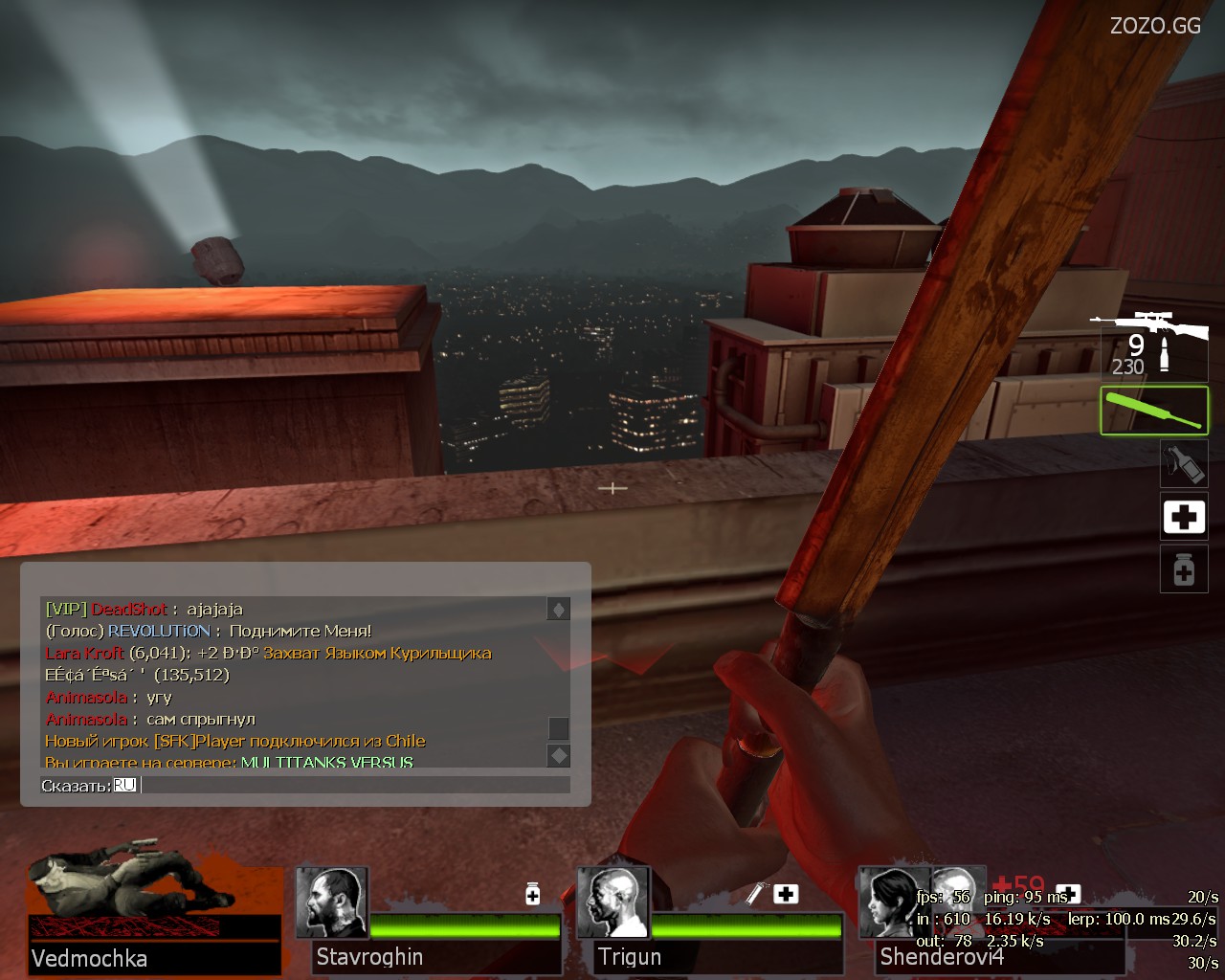This screenshot has width=1225, height=980.
Task: Click the chat scrollbar top arrow
Action: (558, 610)
